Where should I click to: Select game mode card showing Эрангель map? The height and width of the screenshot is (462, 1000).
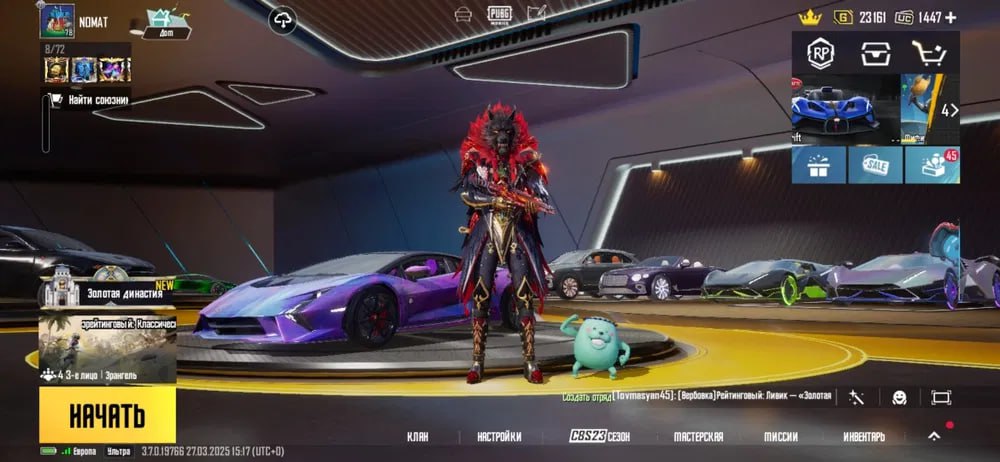pos(107,349)
